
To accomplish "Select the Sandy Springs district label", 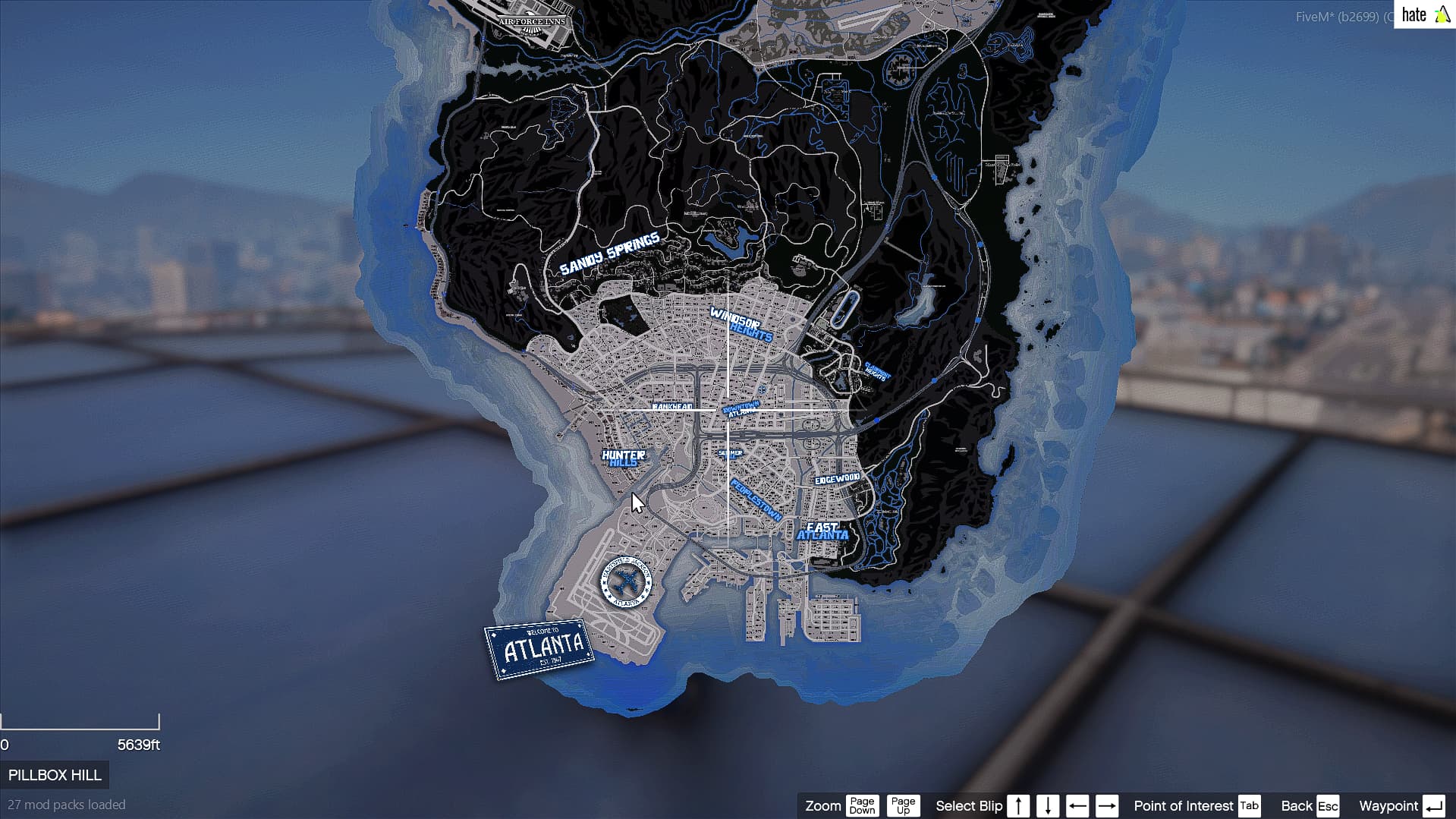I will pyautogui.click(x=611, y=258).
